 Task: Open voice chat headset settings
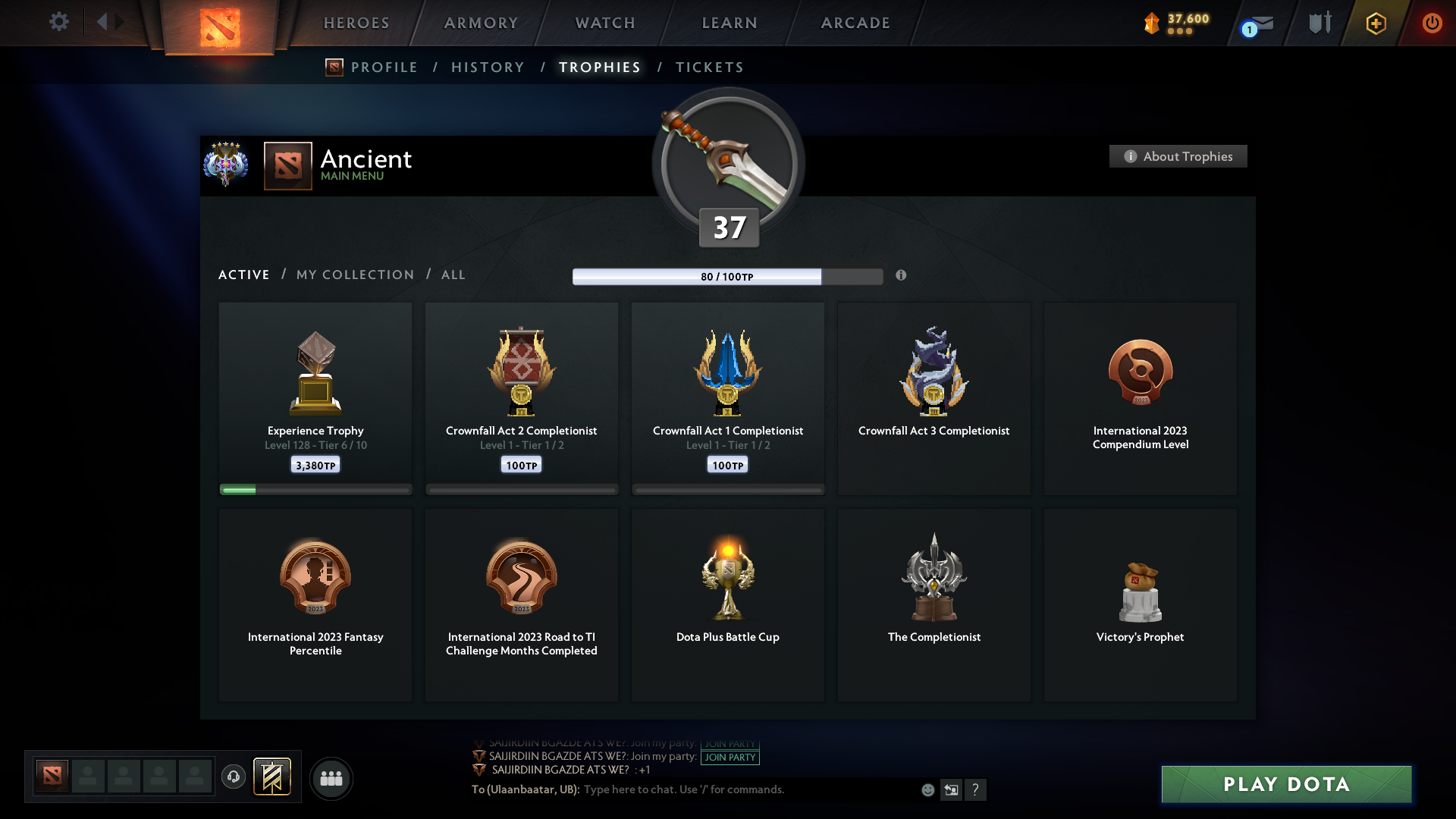pos(233,778)
